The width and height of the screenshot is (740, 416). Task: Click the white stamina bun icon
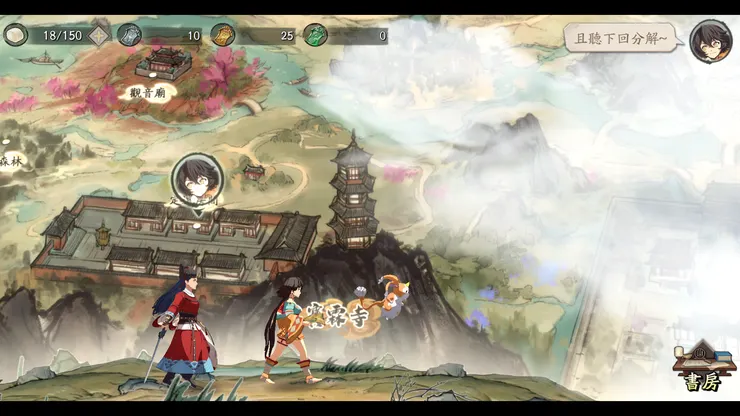[x=15, y=36]
